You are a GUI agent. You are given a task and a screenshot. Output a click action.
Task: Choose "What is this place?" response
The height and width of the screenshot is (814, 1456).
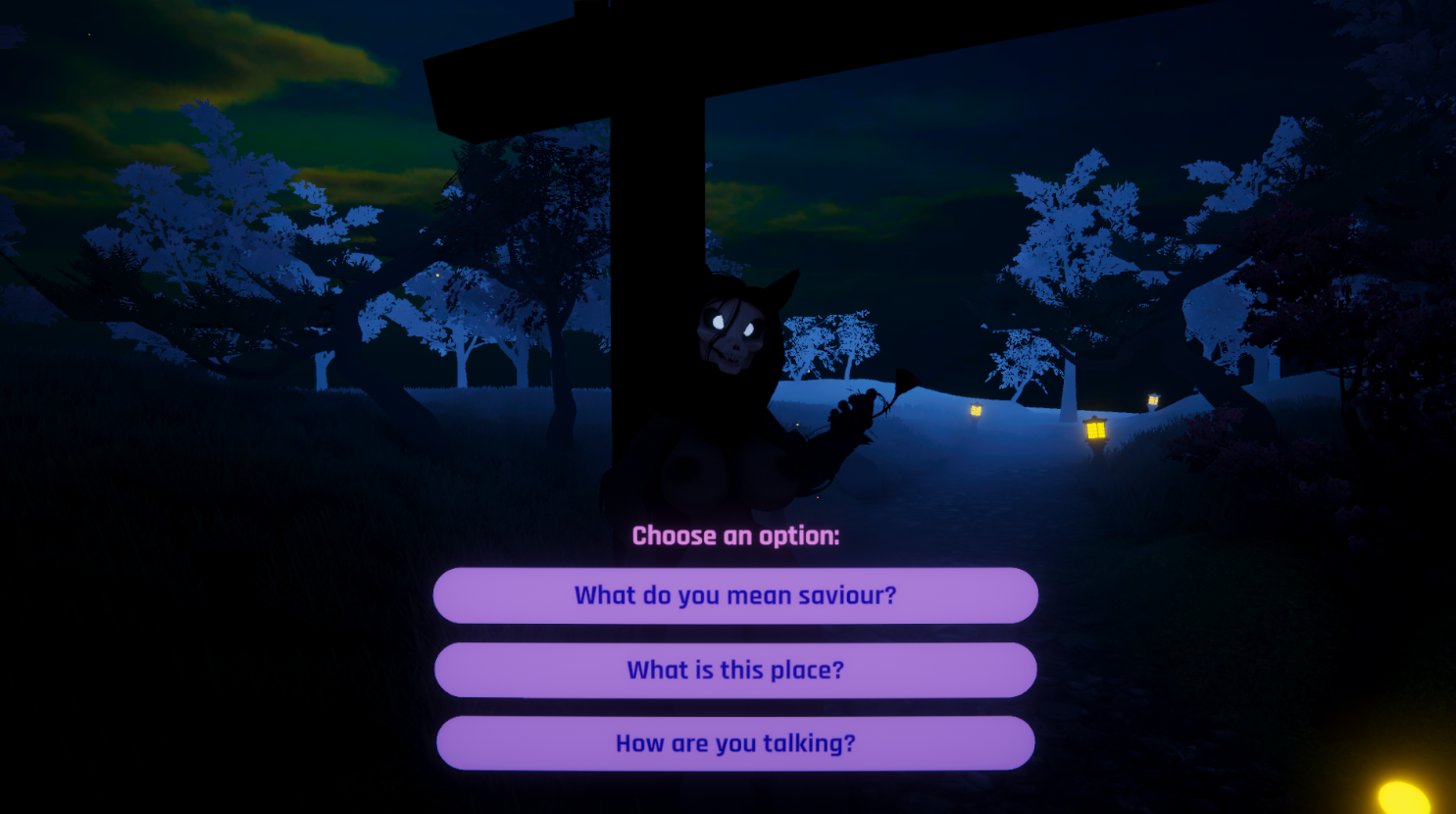(736, 669)
